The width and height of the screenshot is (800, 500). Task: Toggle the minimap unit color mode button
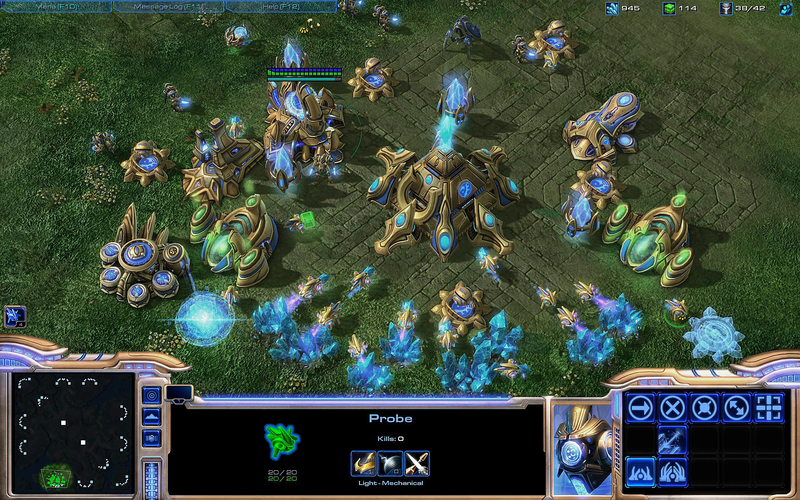point(152,437)
